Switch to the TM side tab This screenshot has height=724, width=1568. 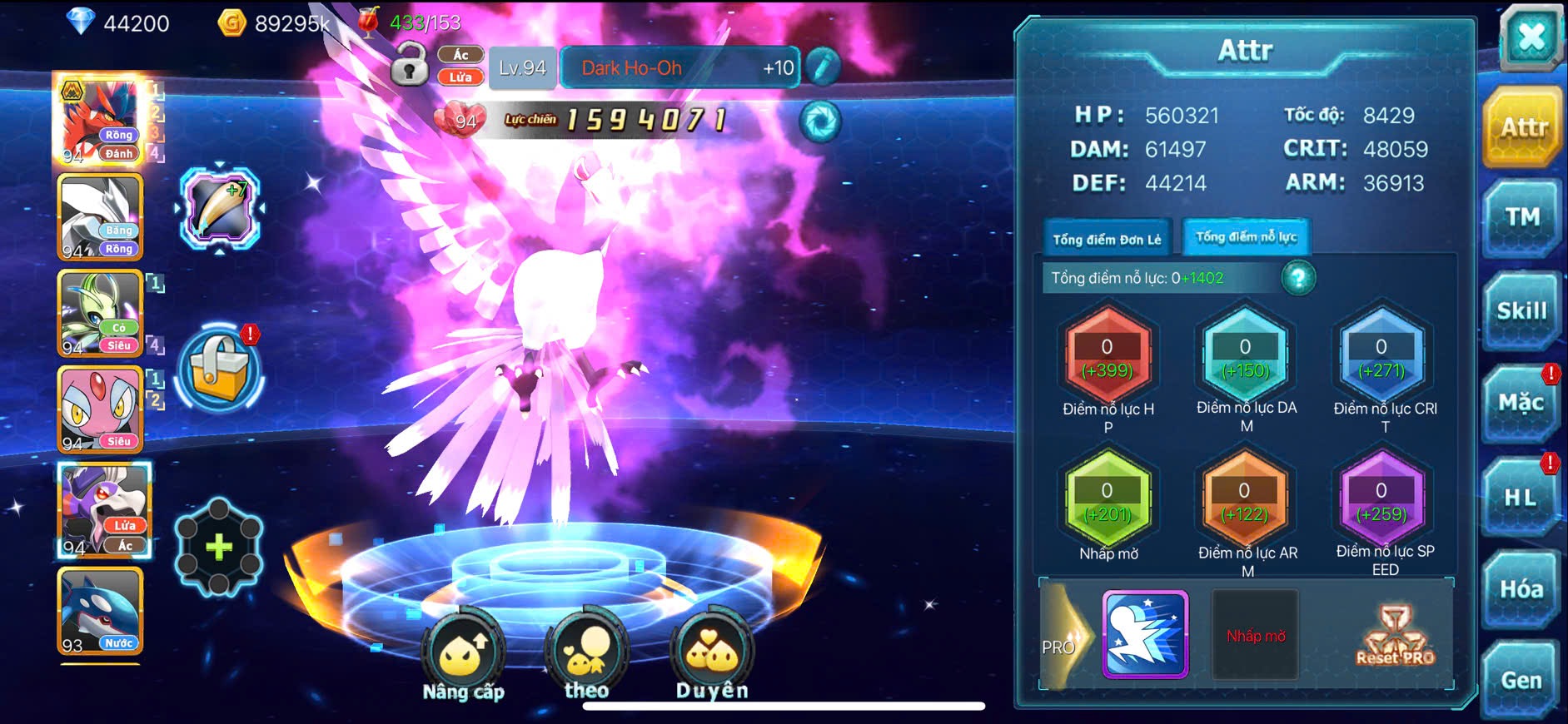[1521, 218]
